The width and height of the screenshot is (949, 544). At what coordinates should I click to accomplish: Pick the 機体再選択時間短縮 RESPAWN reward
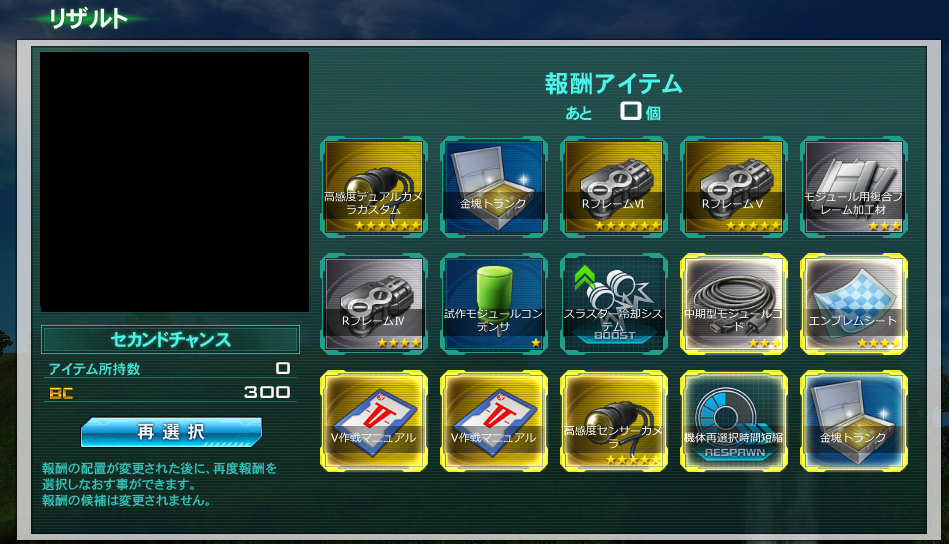pos(734,420)
